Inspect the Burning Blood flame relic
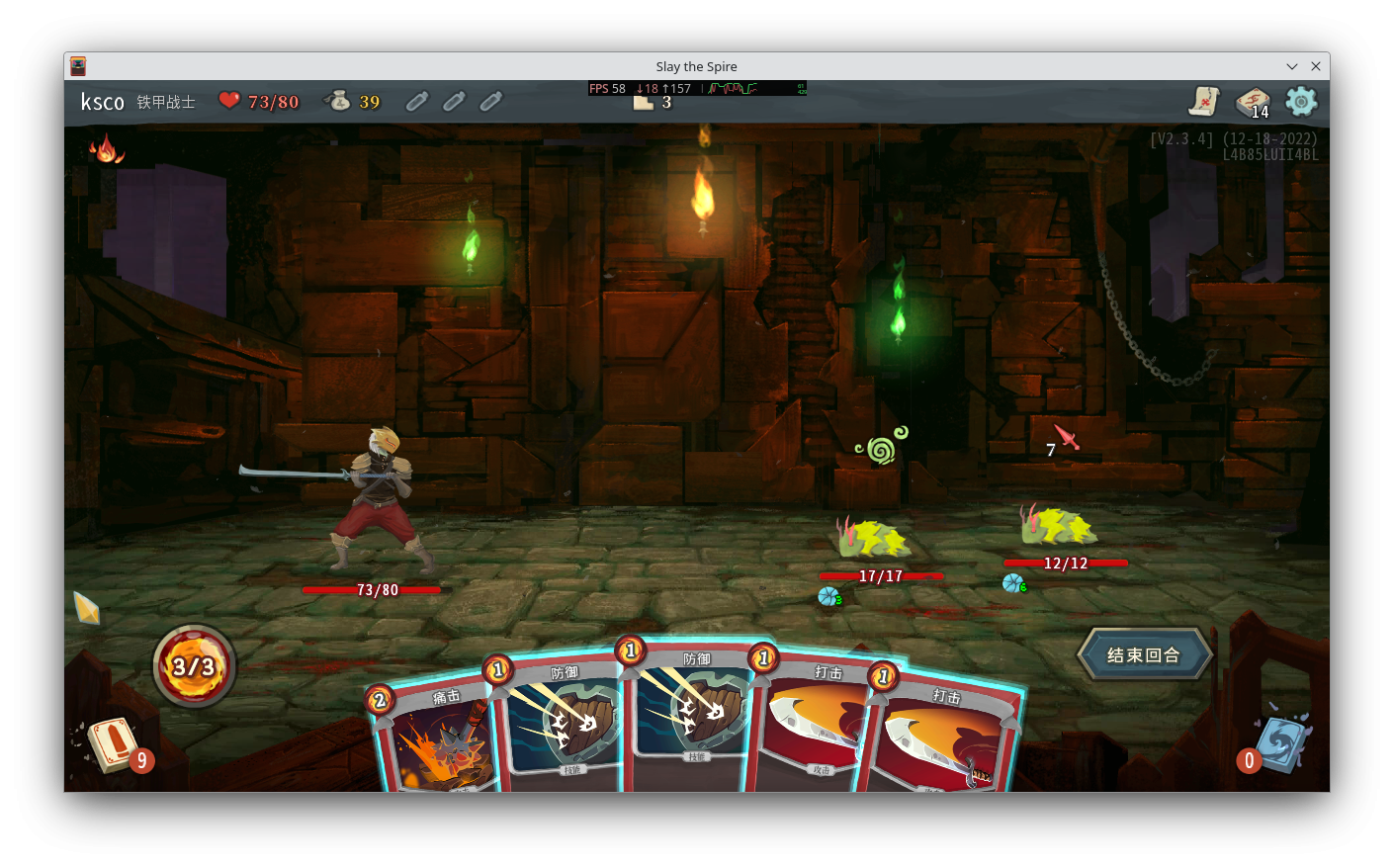 tap(106, 149)
